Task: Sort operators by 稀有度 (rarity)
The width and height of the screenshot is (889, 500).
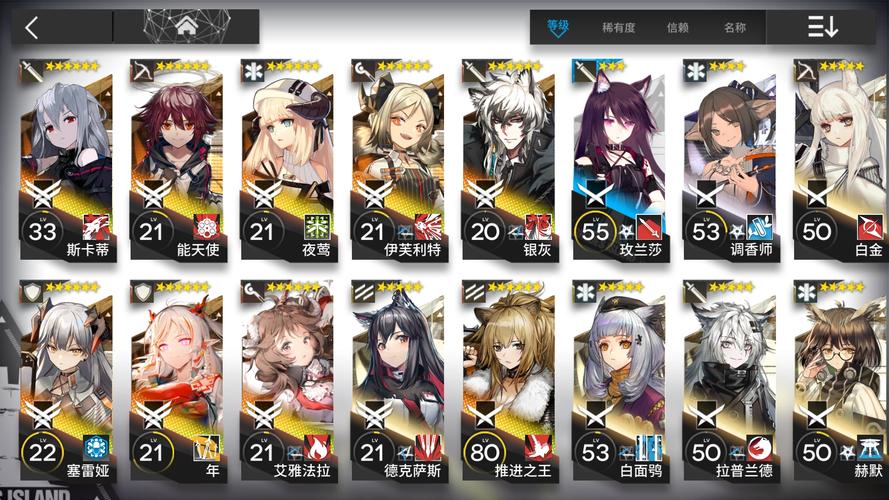Action: [x=618, y=28]
